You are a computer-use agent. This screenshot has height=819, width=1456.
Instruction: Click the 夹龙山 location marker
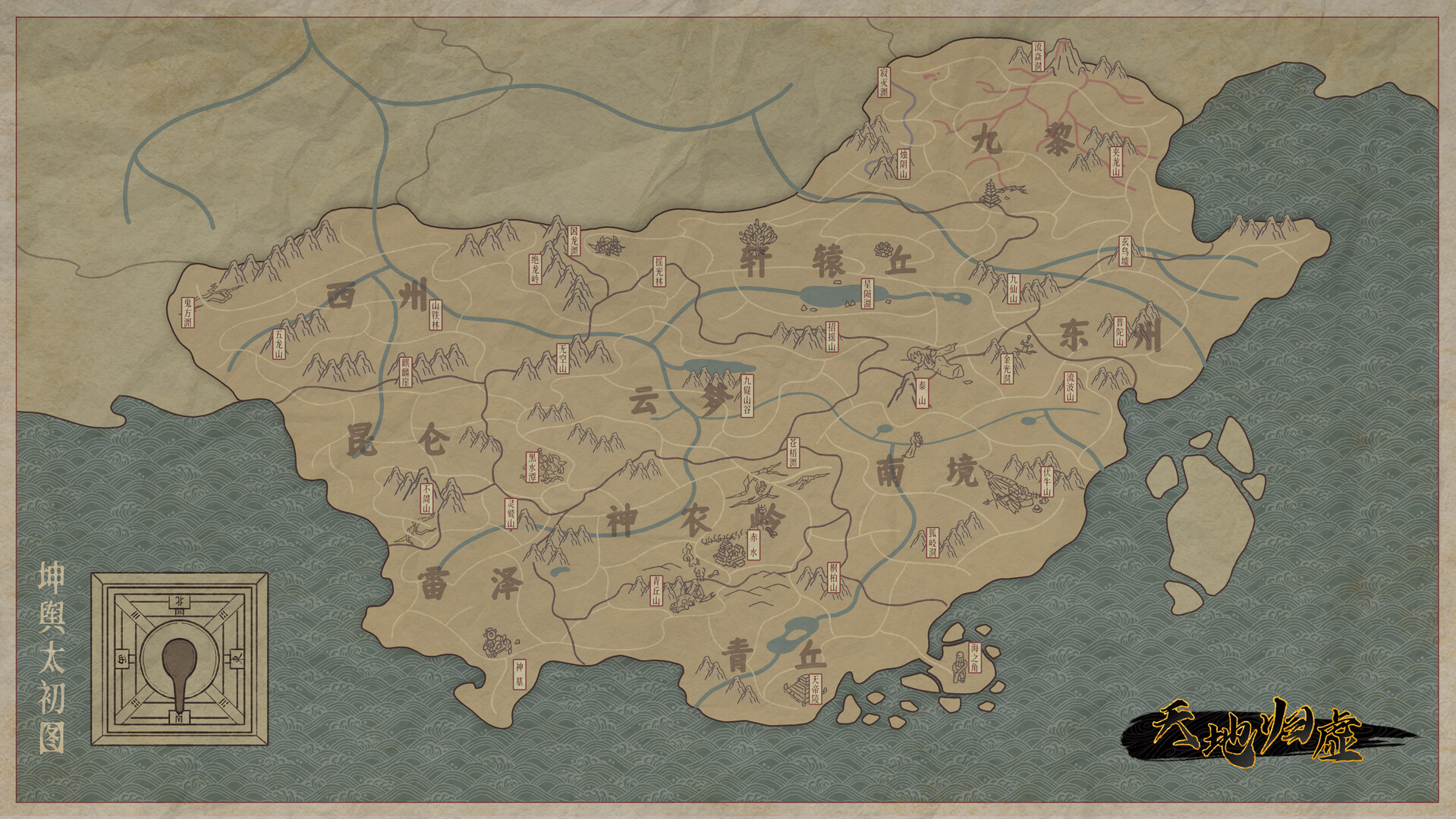1115,162
